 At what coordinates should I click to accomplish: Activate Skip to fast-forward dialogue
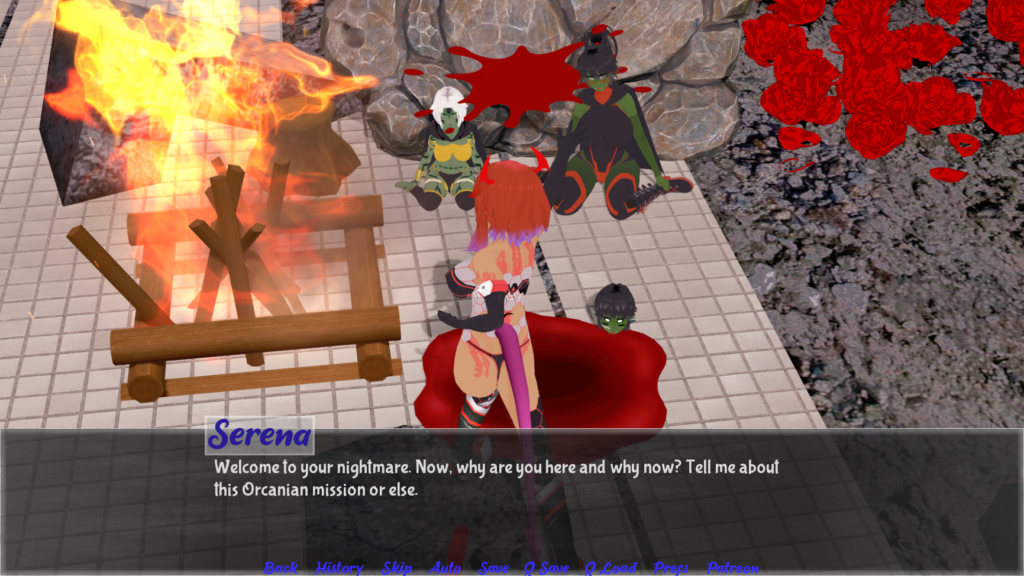click(x=396, y=567)
